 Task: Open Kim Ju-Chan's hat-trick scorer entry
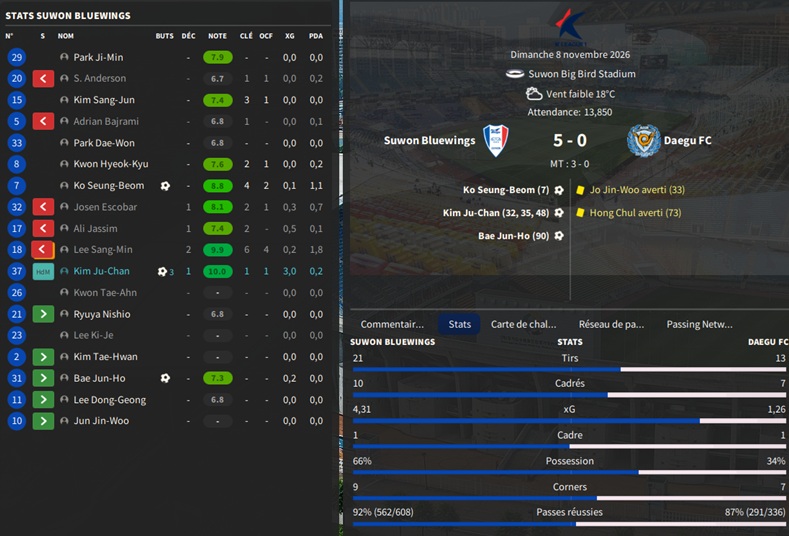496,212
